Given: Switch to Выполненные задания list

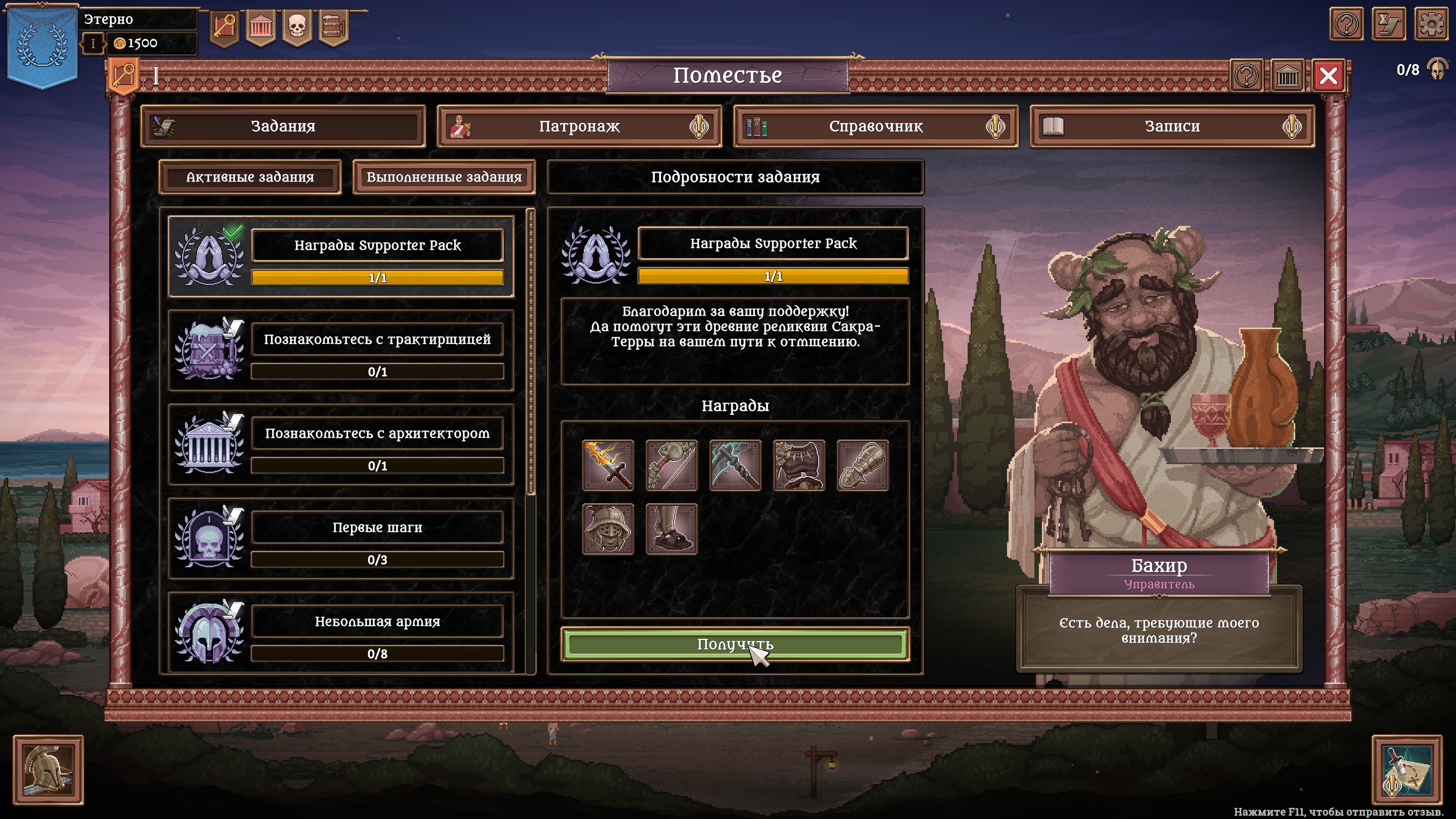Looking at the screenshot, I should coord(444,177).
